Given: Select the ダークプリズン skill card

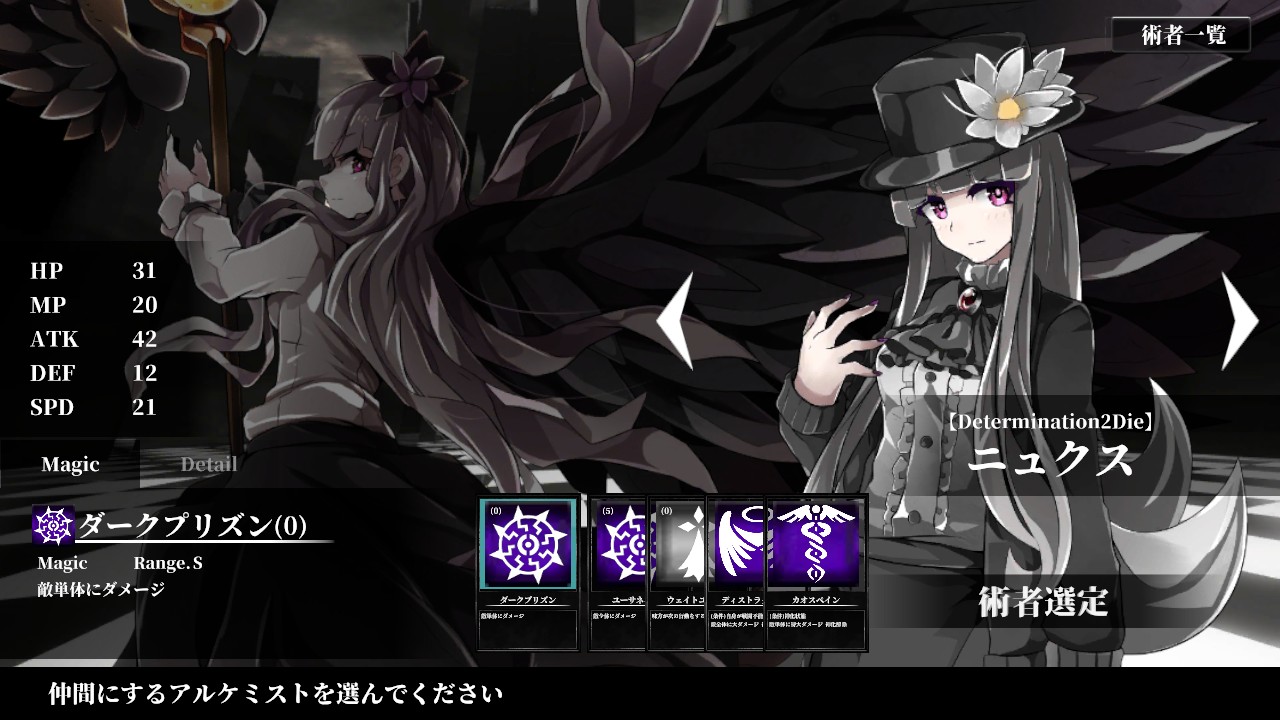Looking at the screenshot, I should [528, 545].
